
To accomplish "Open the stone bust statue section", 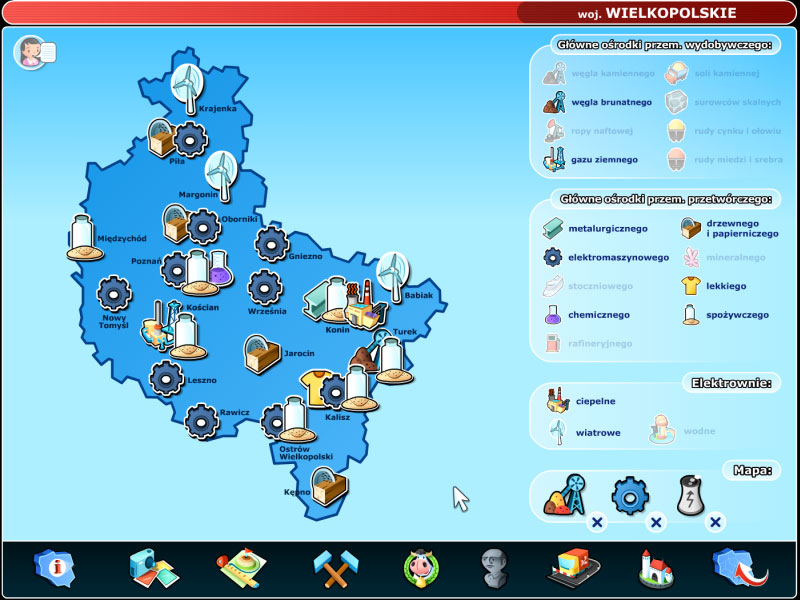I will 495,567.
